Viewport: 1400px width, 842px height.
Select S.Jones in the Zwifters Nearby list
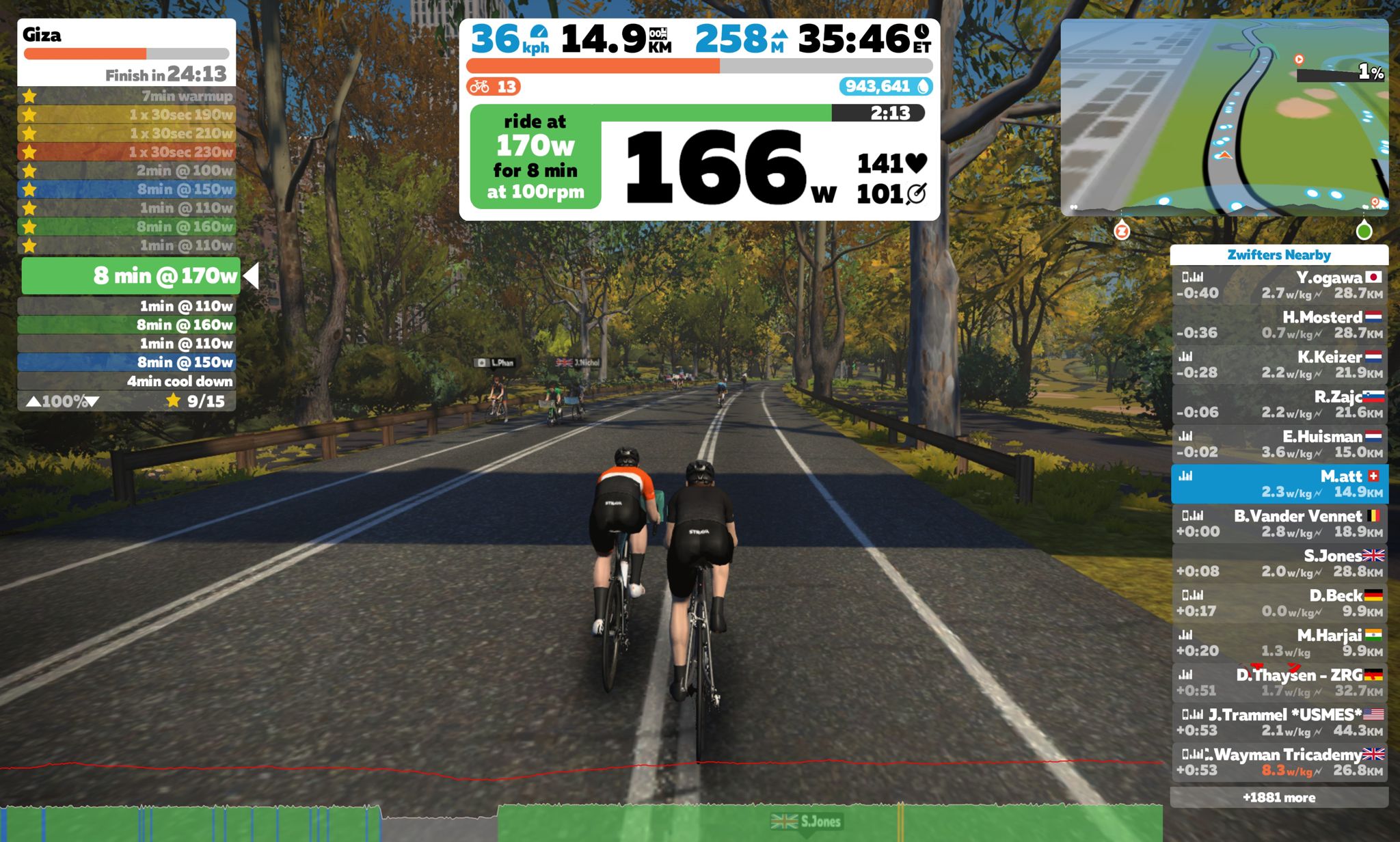pos(1279,563)
